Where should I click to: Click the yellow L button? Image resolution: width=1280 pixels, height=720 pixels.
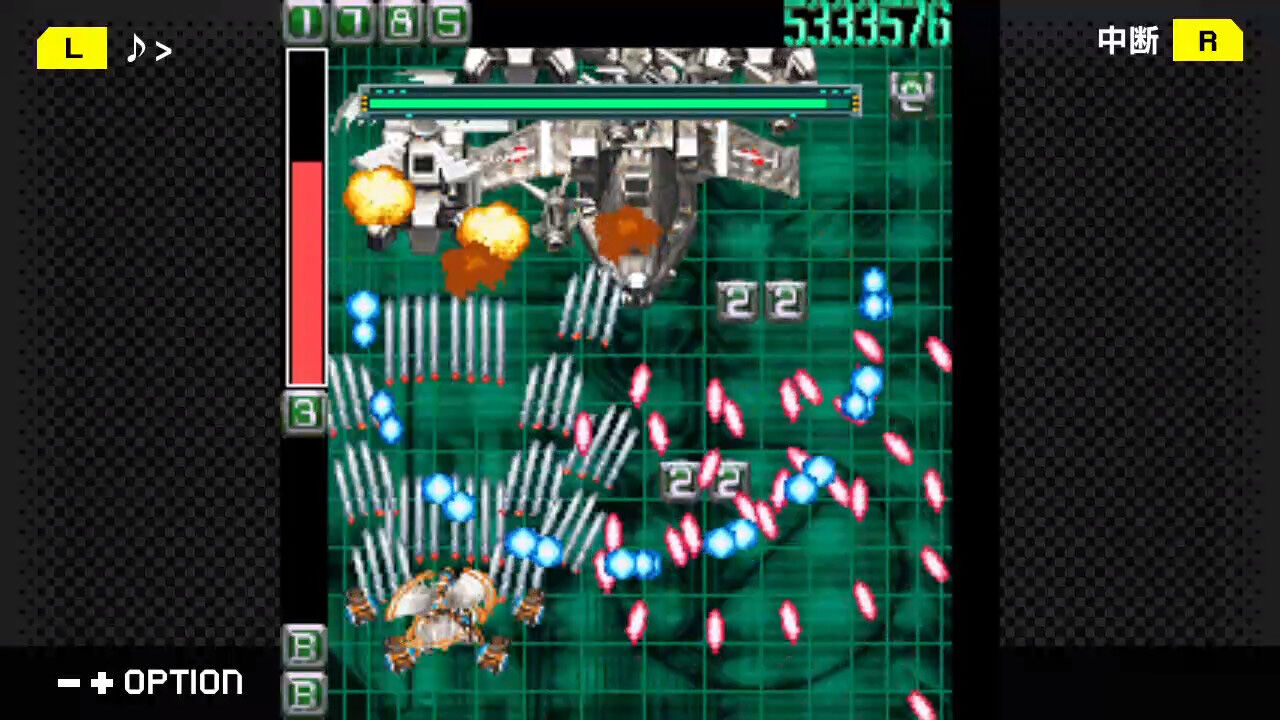coord(71,48)
